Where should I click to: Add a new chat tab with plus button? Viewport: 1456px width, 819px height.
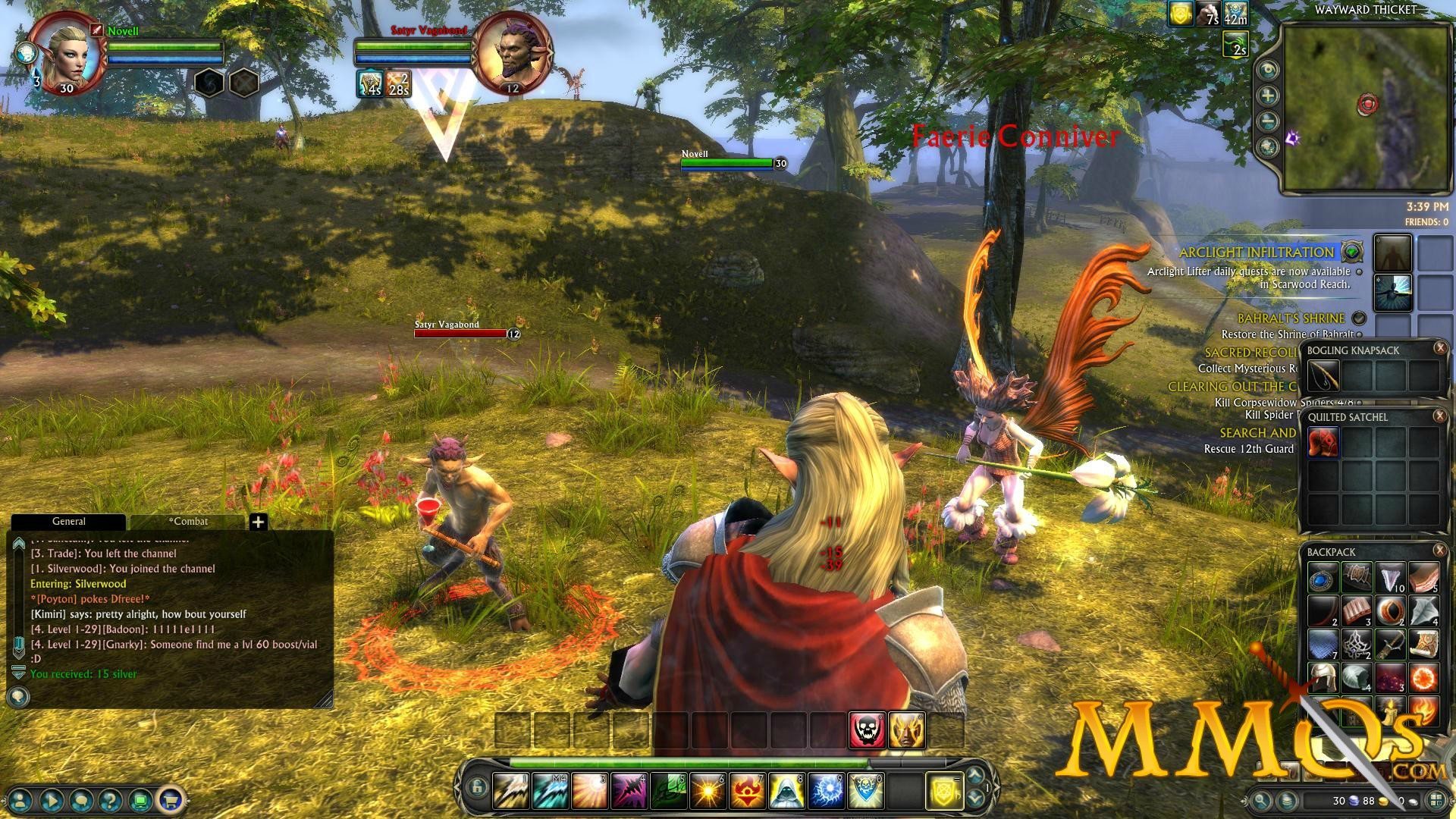pos(259,522)
